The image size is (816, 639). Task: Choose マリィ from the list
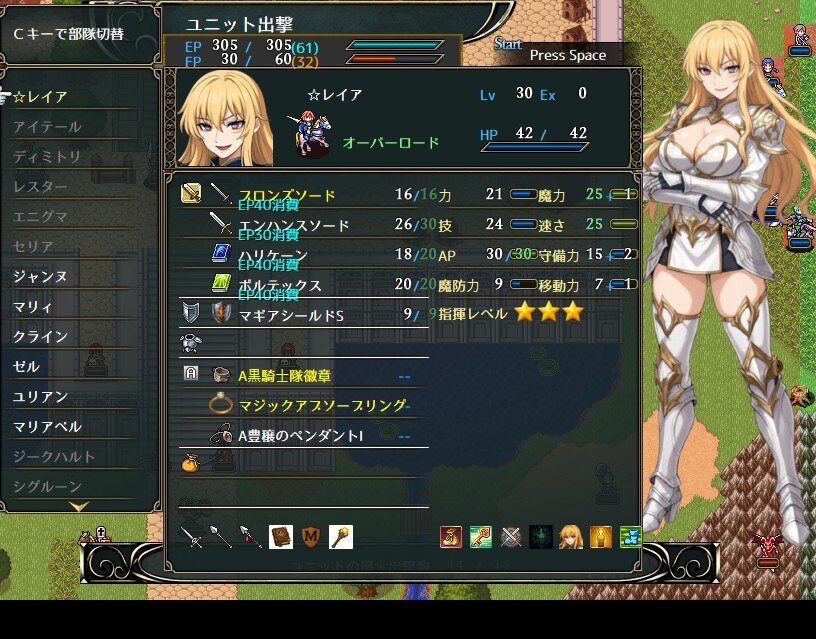[34, 307]
